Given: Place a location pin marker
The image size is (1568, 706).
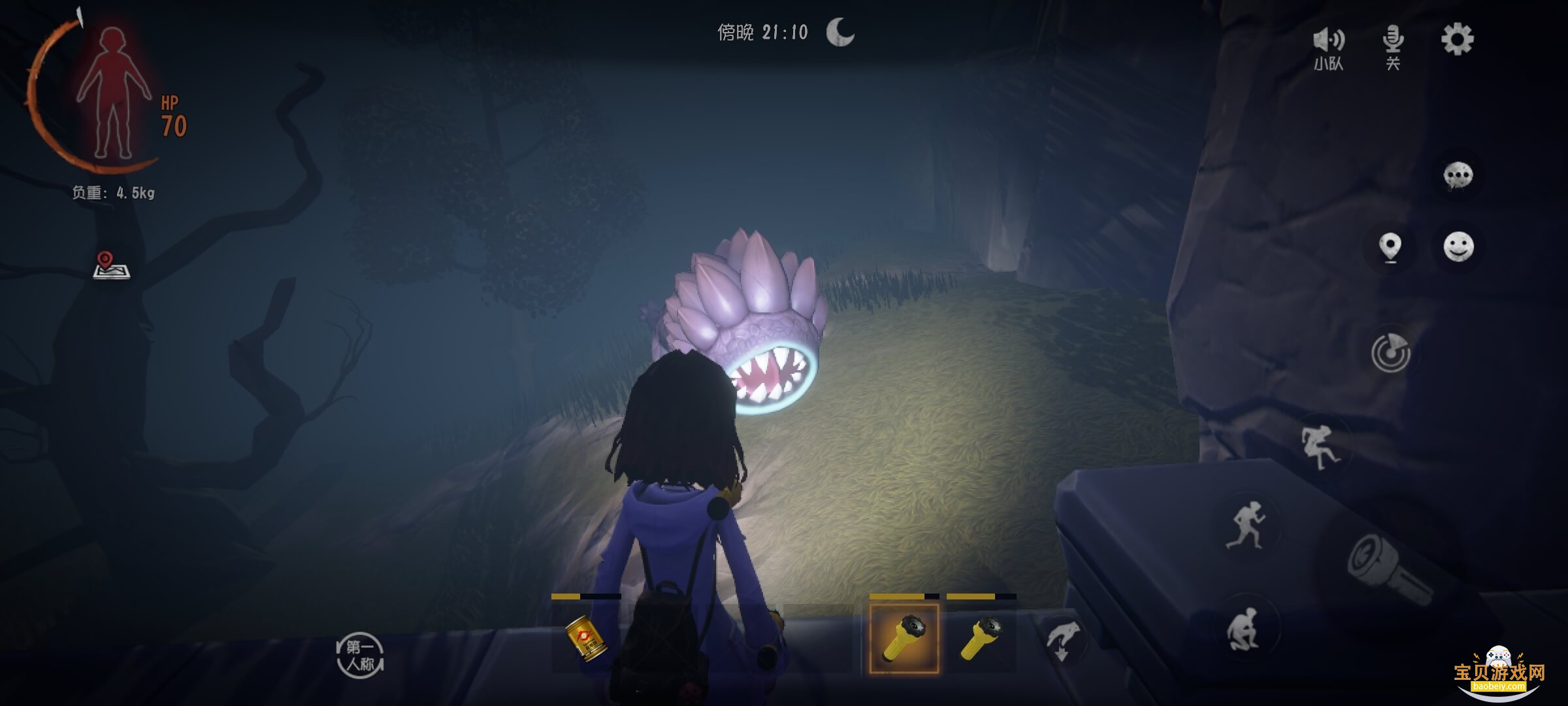Looking at the screenshot, I should coord(1390,247).
